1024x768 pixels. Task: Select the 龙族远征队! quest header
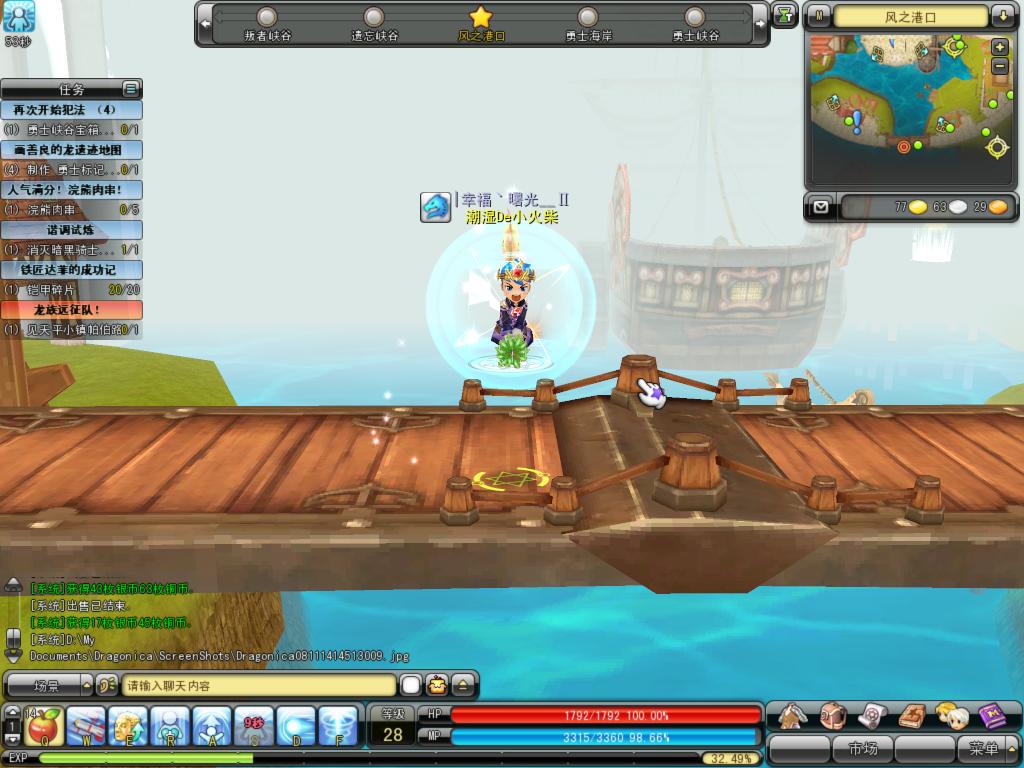click(x=71, y=310)
